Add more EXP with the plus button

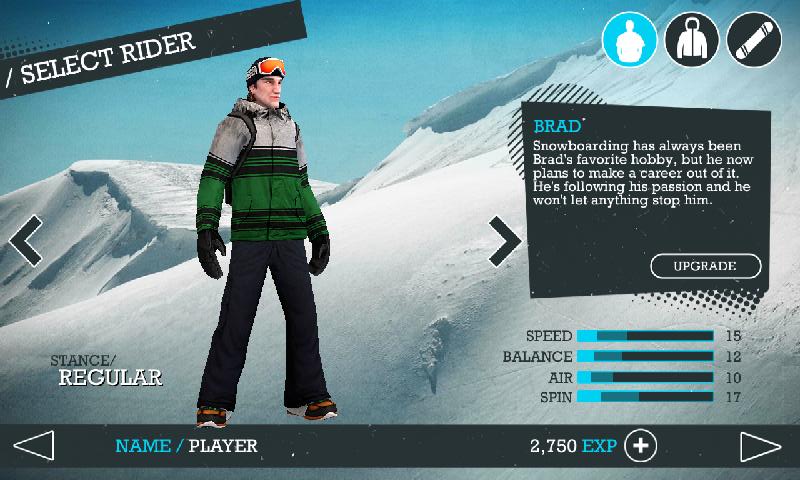(x=640, y=445)
